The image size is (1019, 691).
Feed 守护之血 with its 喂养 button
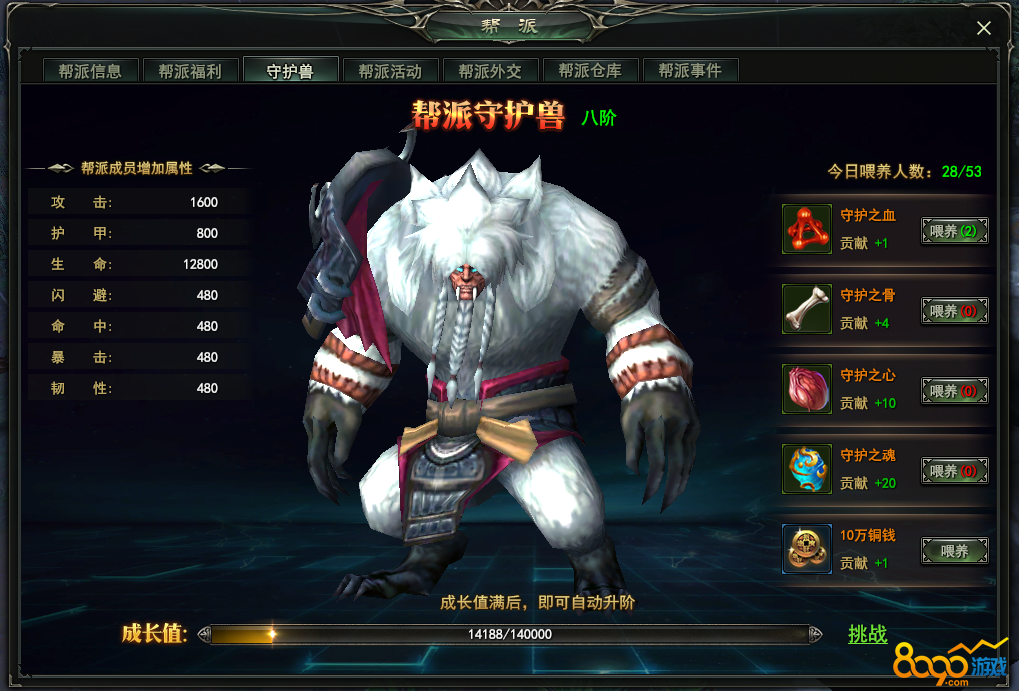click(x=954, y=232)
